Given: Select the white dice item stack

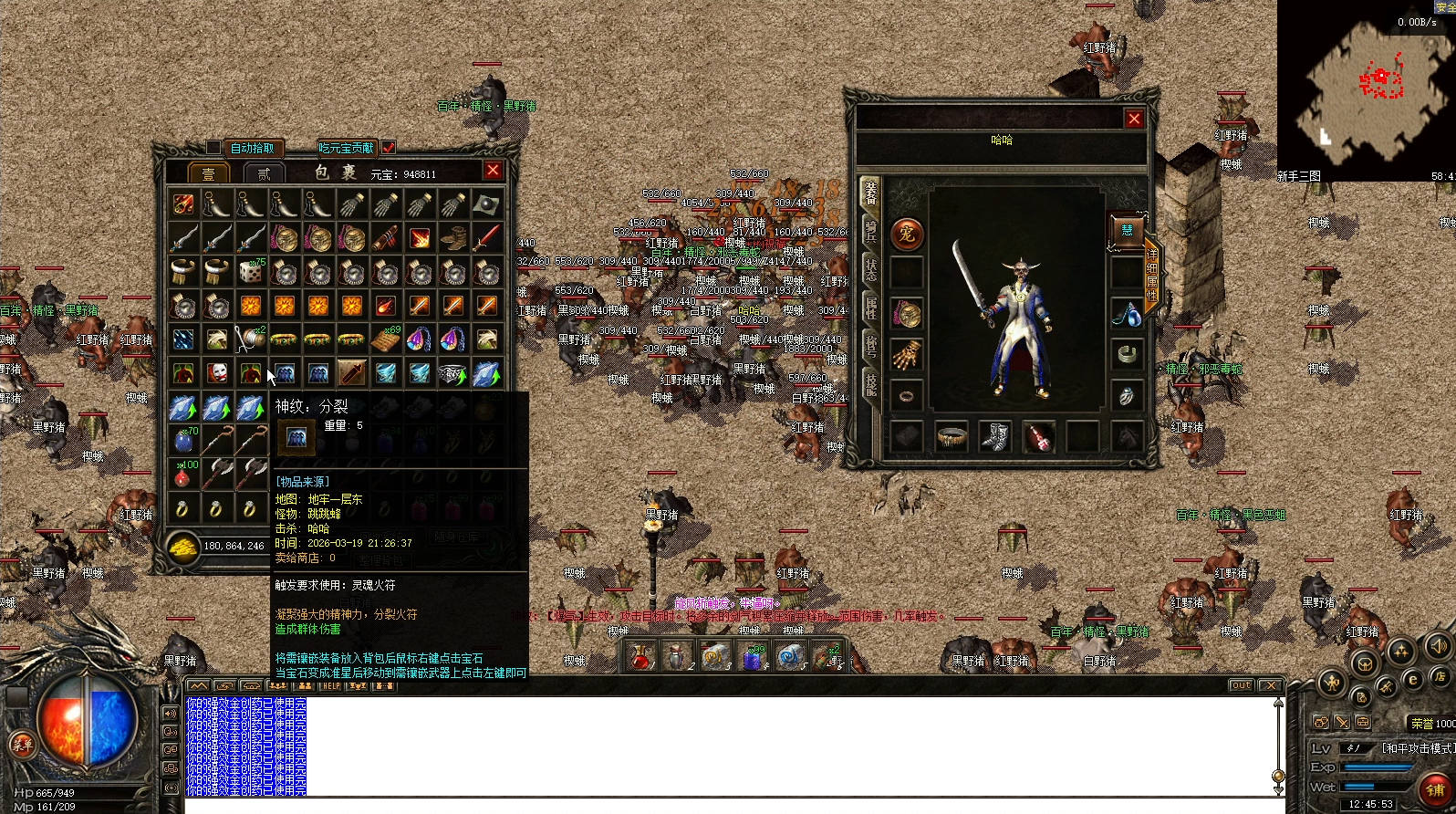Looking at the screenshot, I should coord(250,272).
